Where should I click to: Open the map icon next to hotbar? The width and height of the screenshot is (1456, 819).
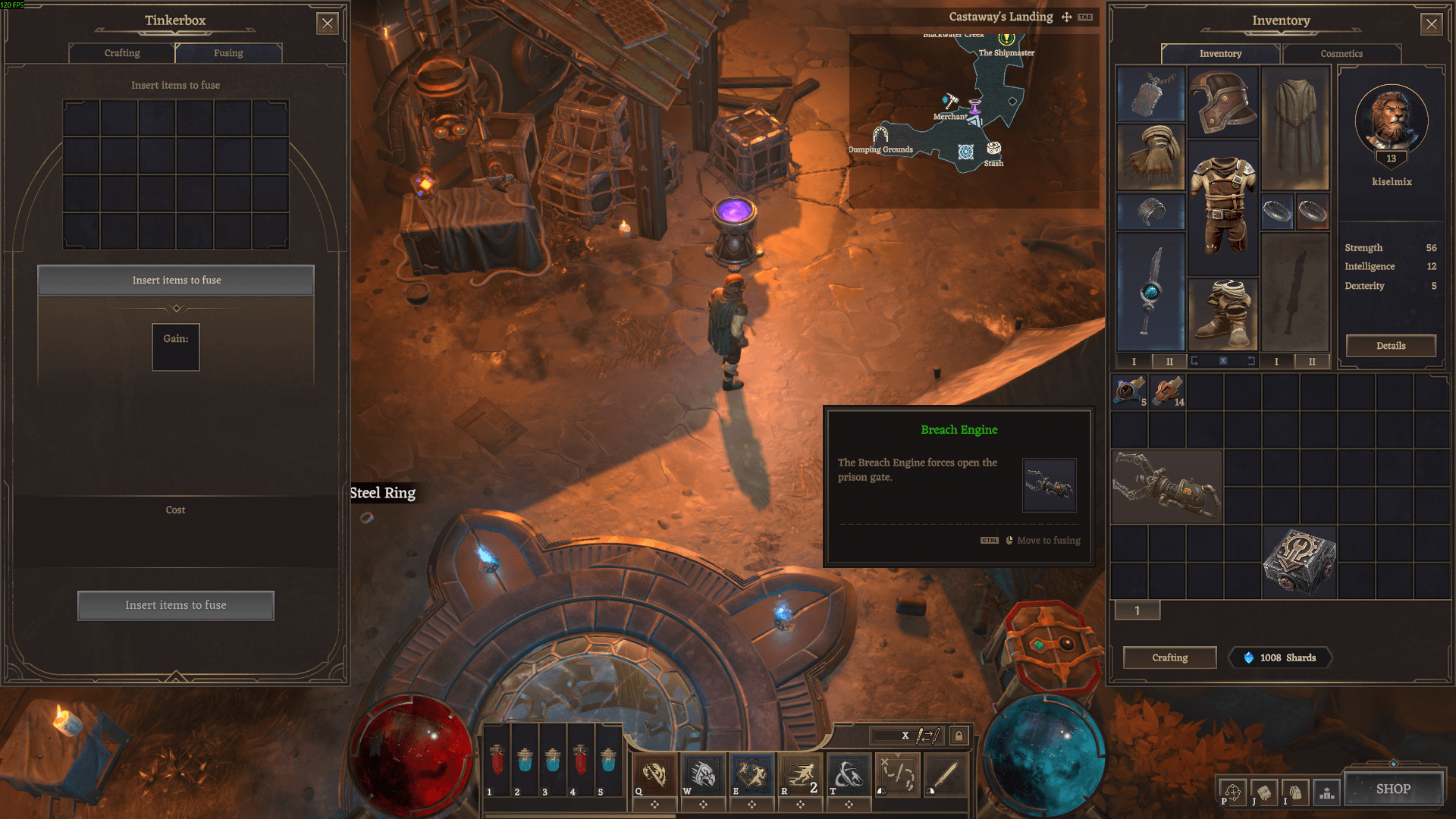click(896, 775)
